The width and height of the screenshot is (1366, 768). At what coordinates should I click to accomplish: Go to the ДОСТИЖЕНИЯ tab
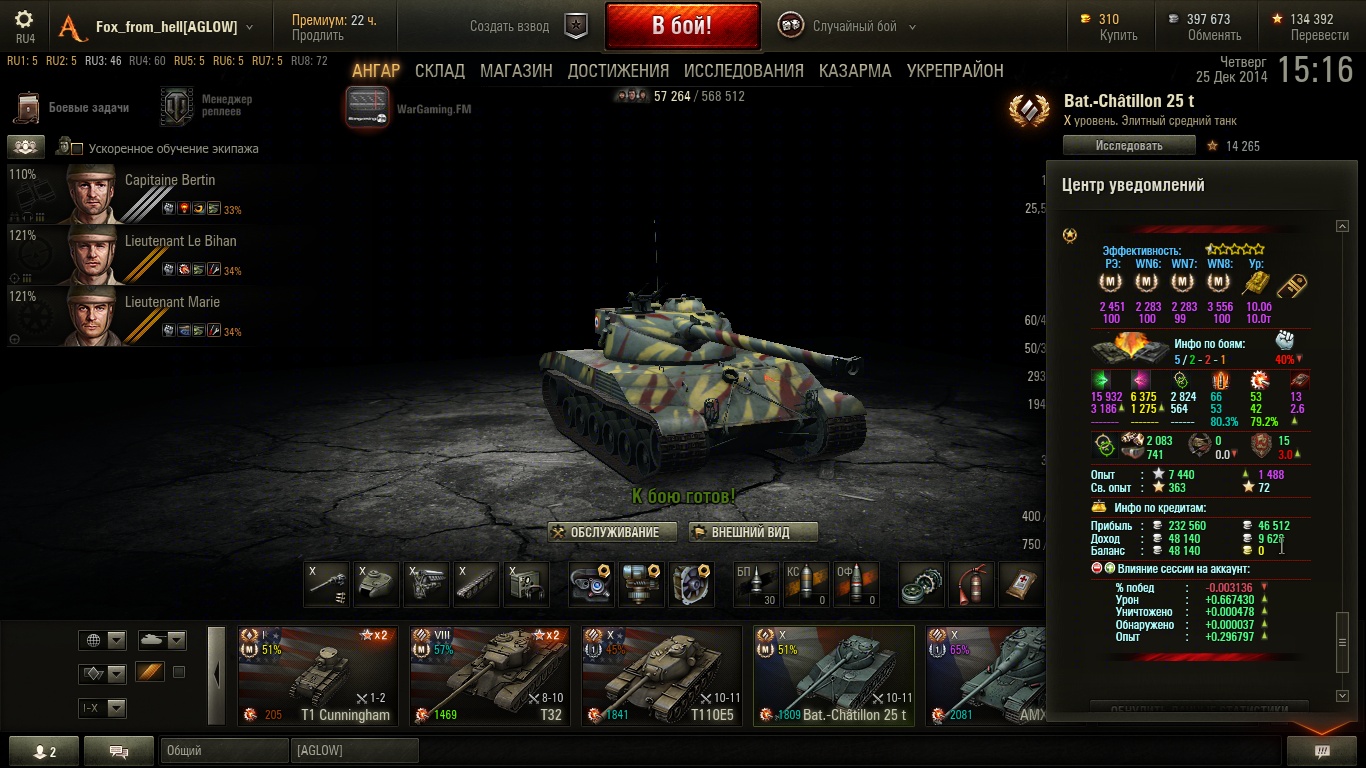coord(618,71)
